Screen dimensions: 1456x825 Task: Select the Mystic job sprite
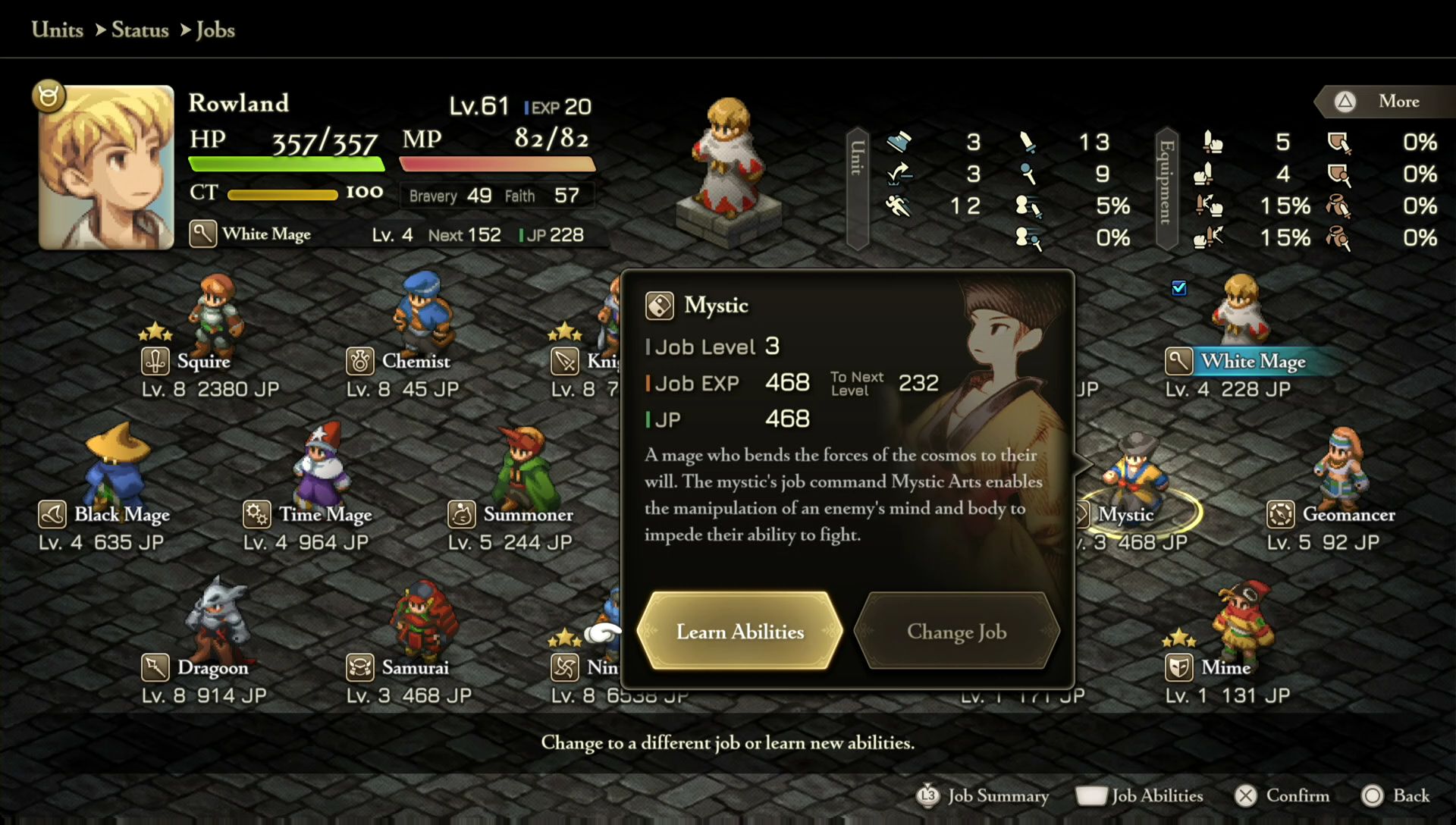pos(1134,472)
